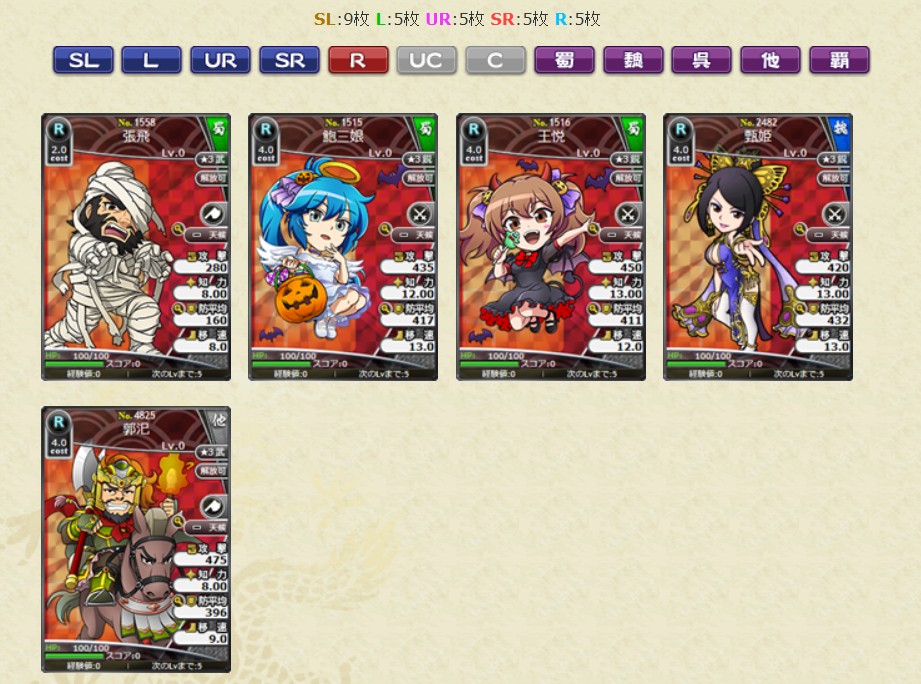
Task: Open the blue-haired 鮑三娘 card
Action: (343, 247)
